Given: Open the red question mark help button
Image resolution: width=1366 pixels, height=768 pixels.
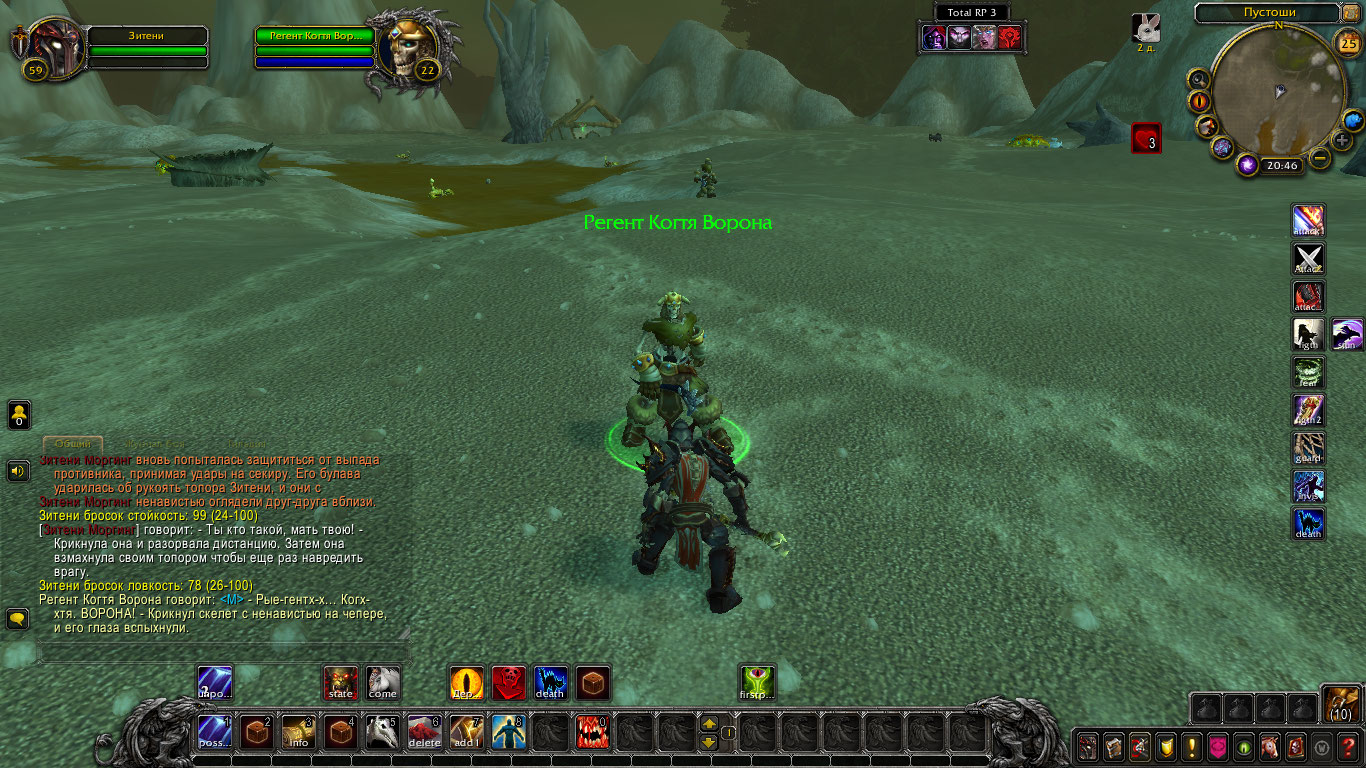Looking at the screenshot, I should pyautogui.click(x=1350, y=747).
